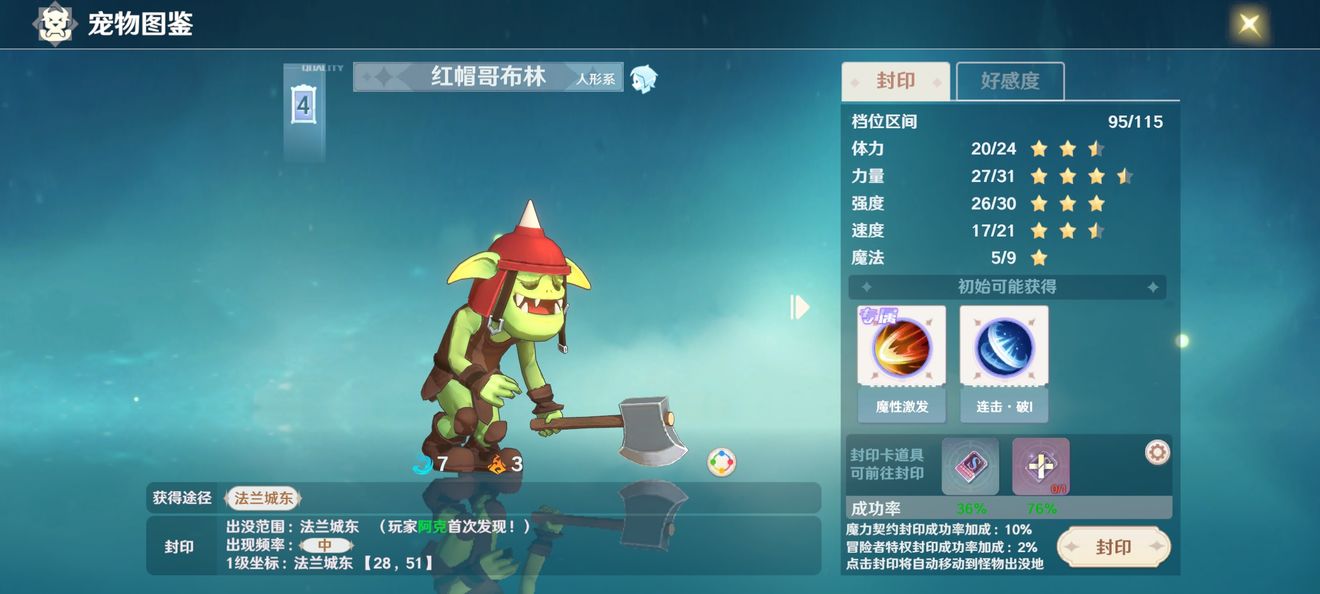The width and height of the screenshot is (1320, 594).
Task: Open the 好感度 tab
Action: tap(1010, 81)
